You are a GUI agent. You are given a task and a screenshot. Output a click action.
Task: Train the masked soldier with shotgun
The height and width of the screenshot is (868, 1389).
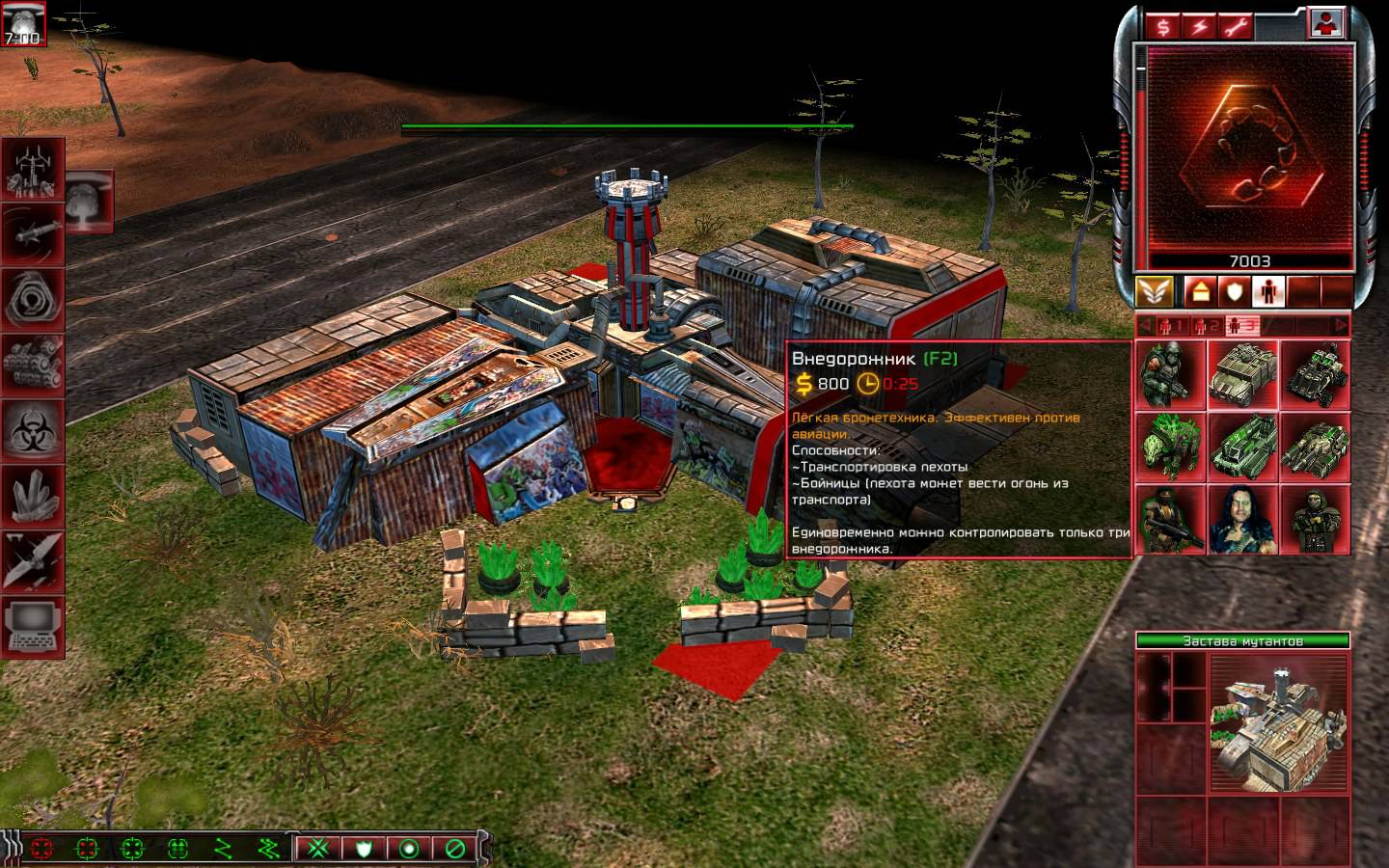[x=1170, y=520]
